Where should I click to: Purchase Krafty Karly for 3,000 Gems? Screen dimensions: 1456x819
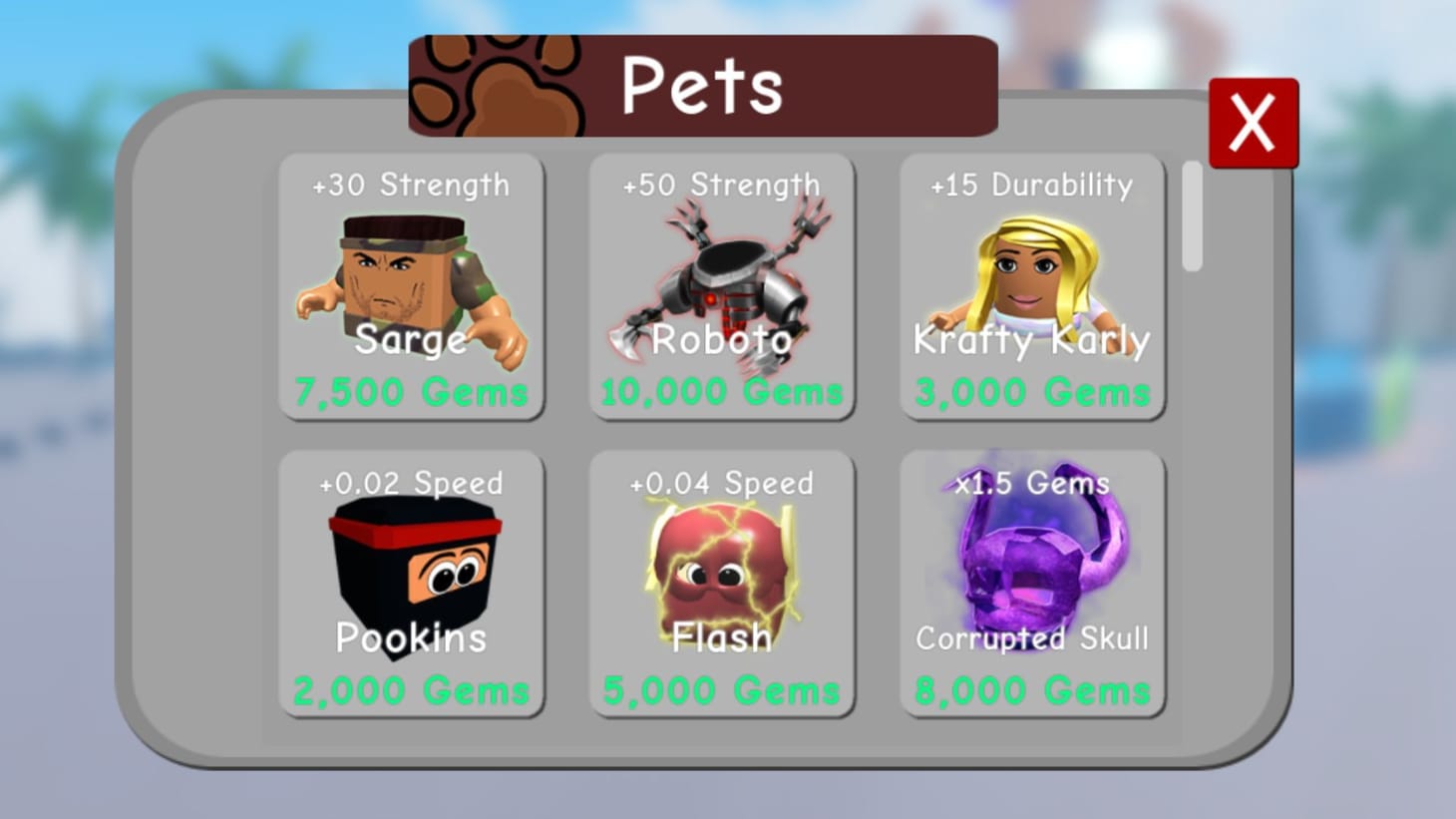tap(1032, 391)
